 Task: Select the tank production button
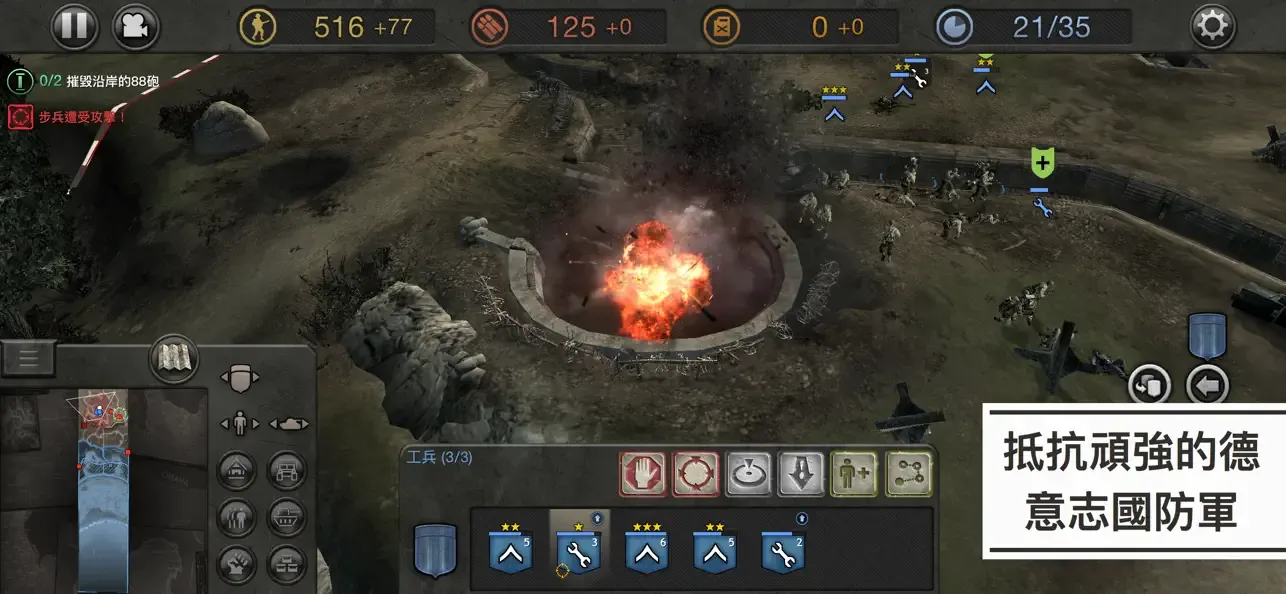pyautogui.click(x=287, y=515)
